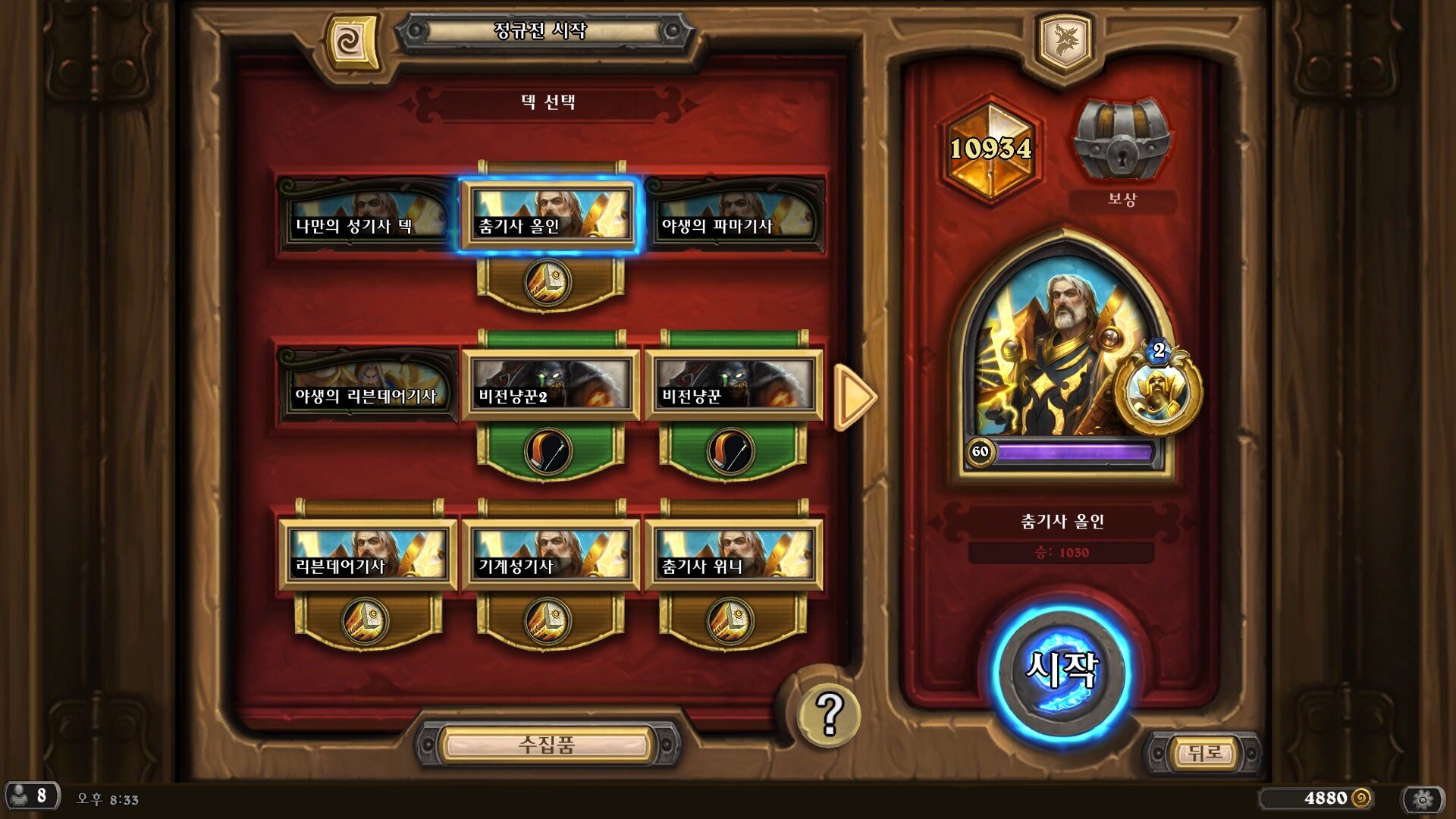Start the match with the 시작 button

[1062, 670]
